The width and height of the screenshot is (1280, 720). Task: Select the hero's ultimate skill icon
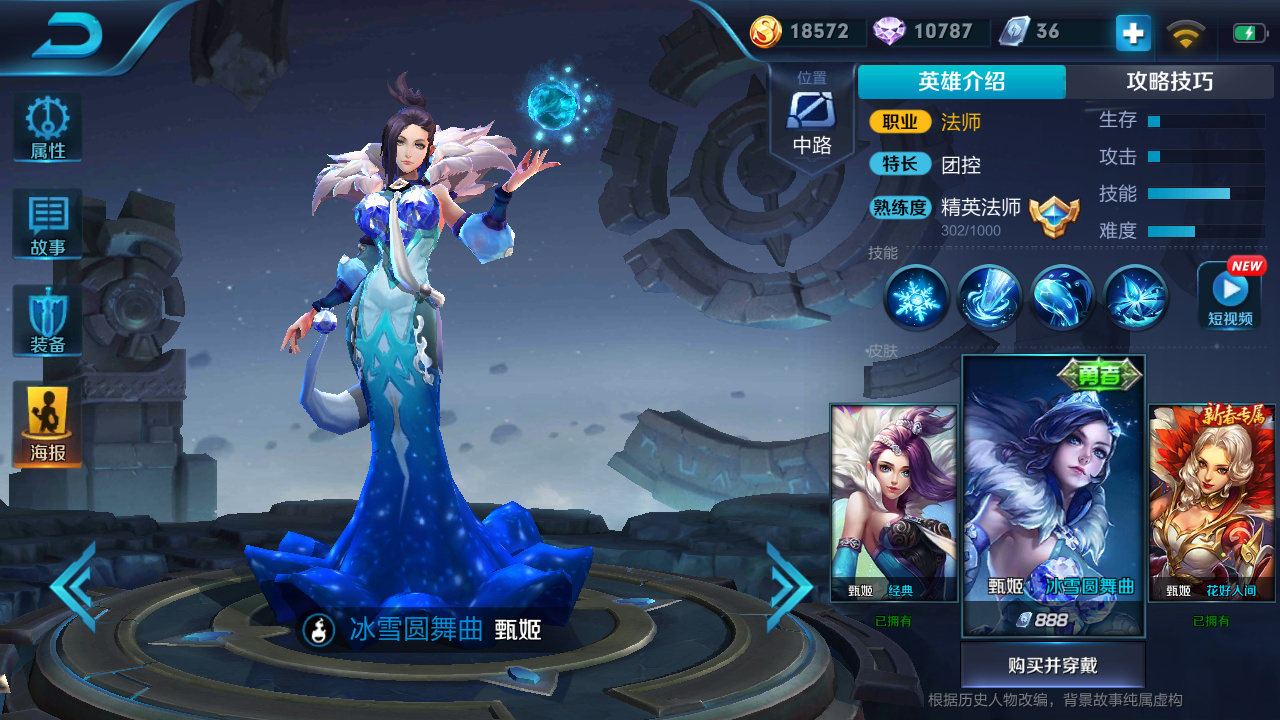[x=1134, y=297]
